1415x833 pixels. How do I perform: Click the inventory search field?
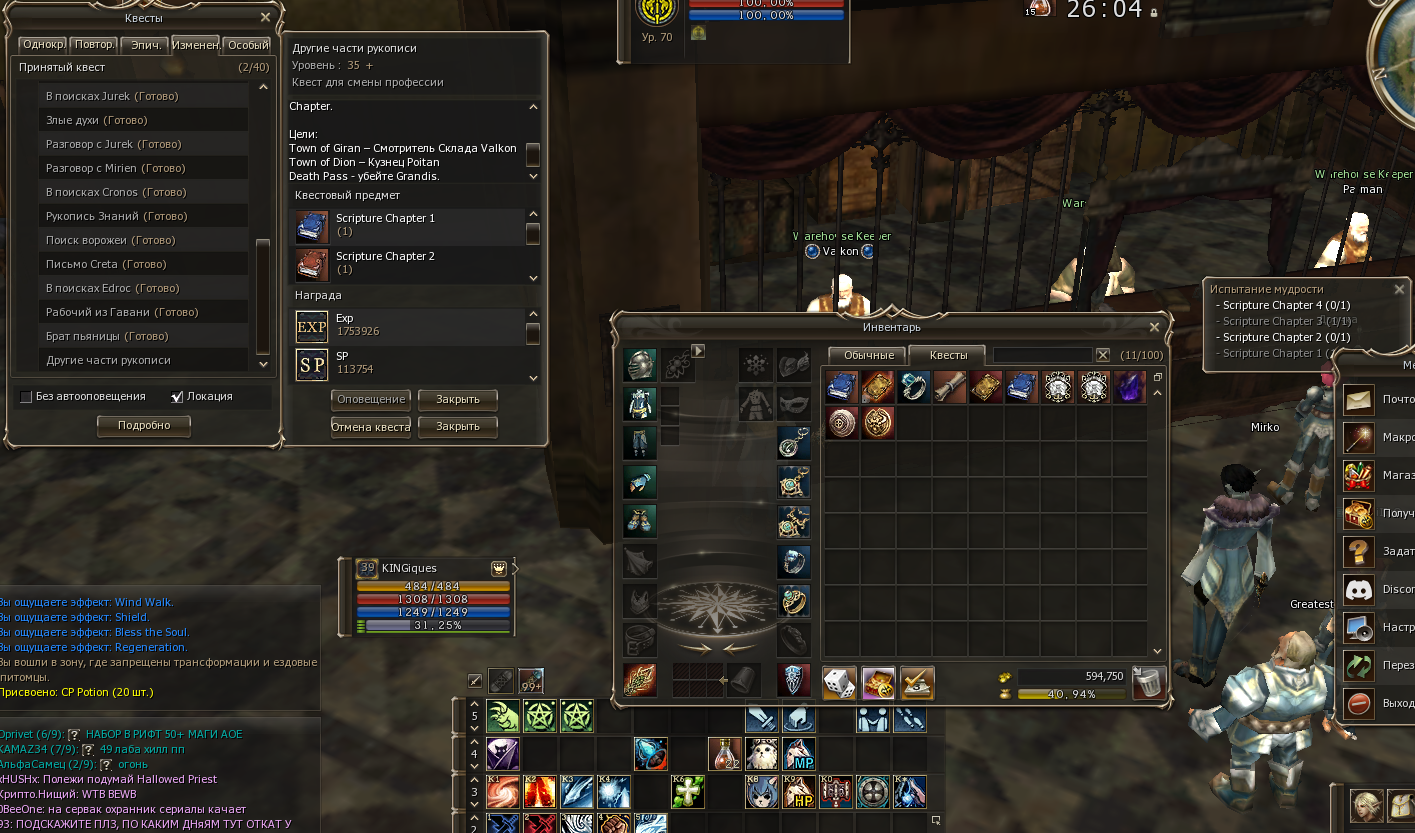tap(1042, 355)
